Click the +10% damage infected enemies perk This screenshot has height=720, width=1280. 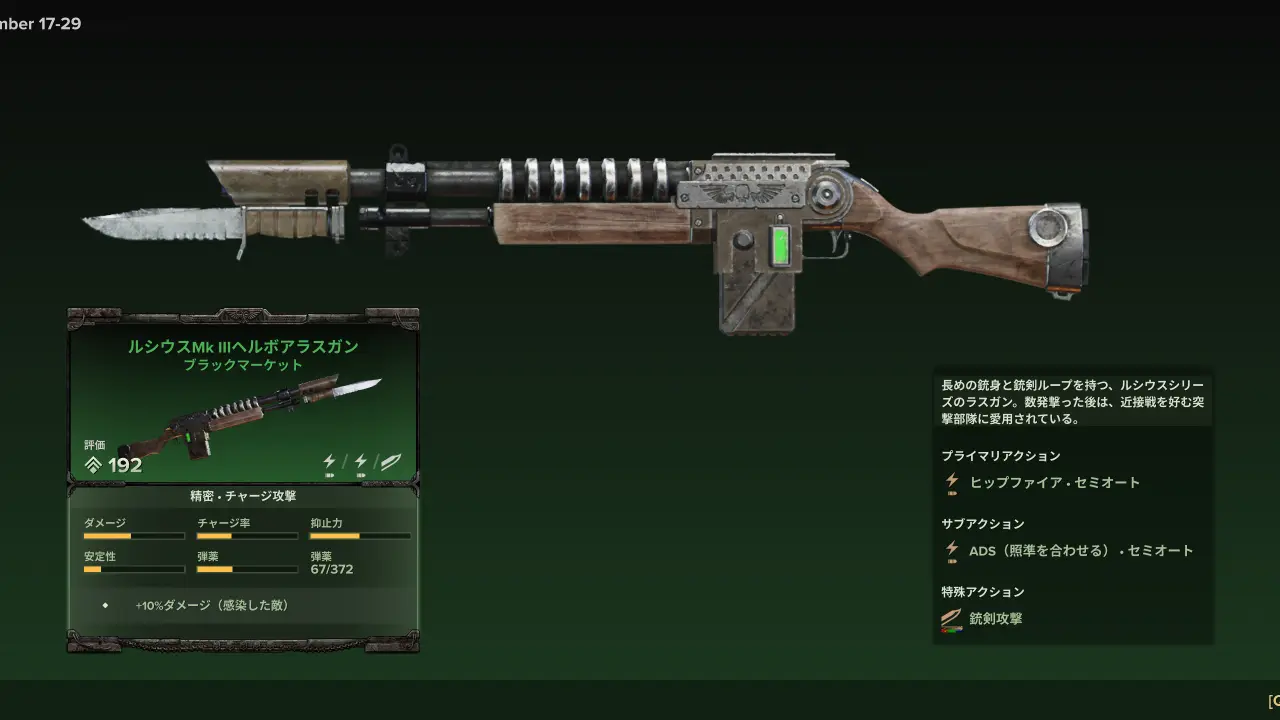click(212, 605)
